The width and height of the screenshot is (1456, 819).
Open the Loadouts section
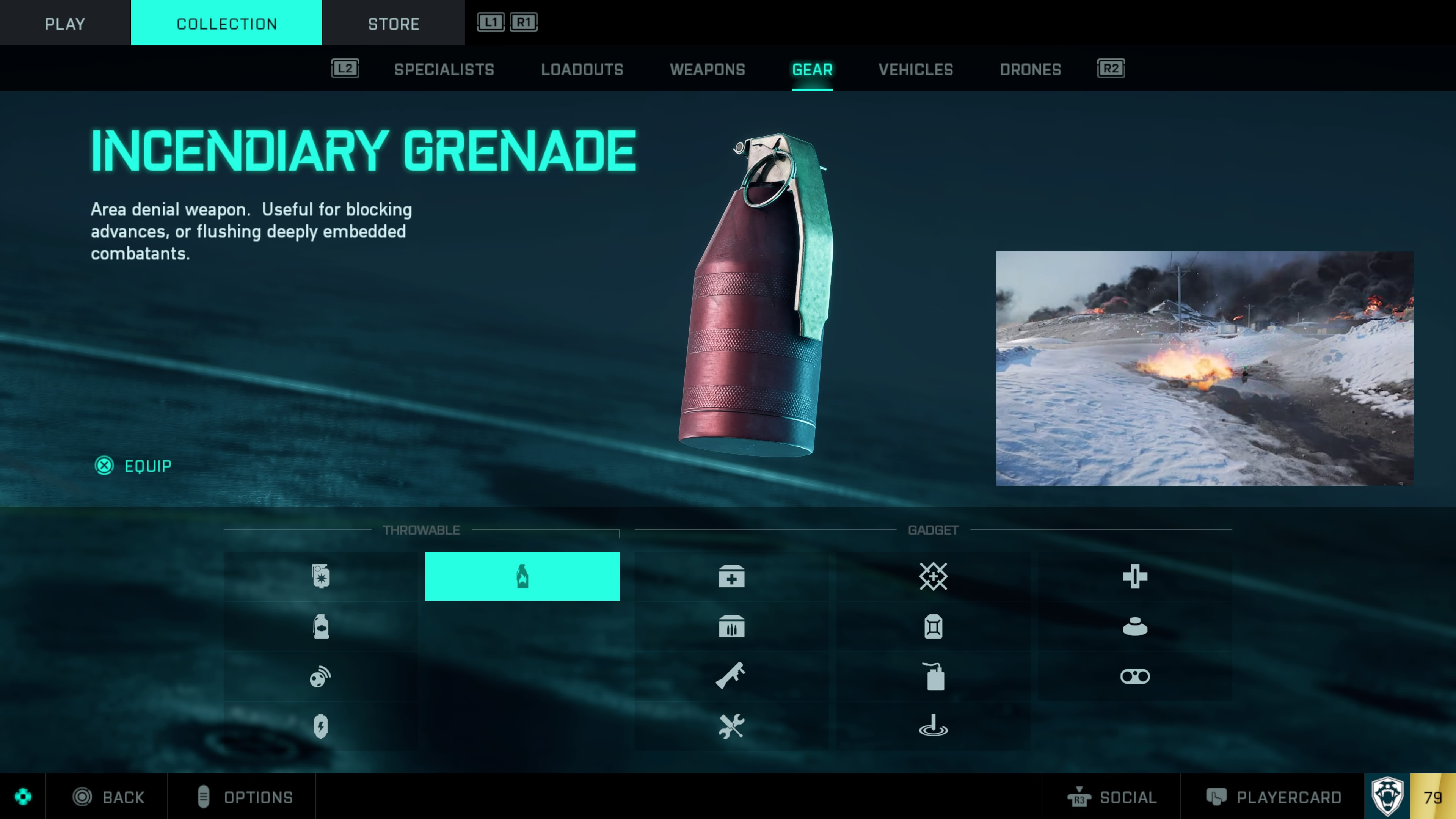582,69
